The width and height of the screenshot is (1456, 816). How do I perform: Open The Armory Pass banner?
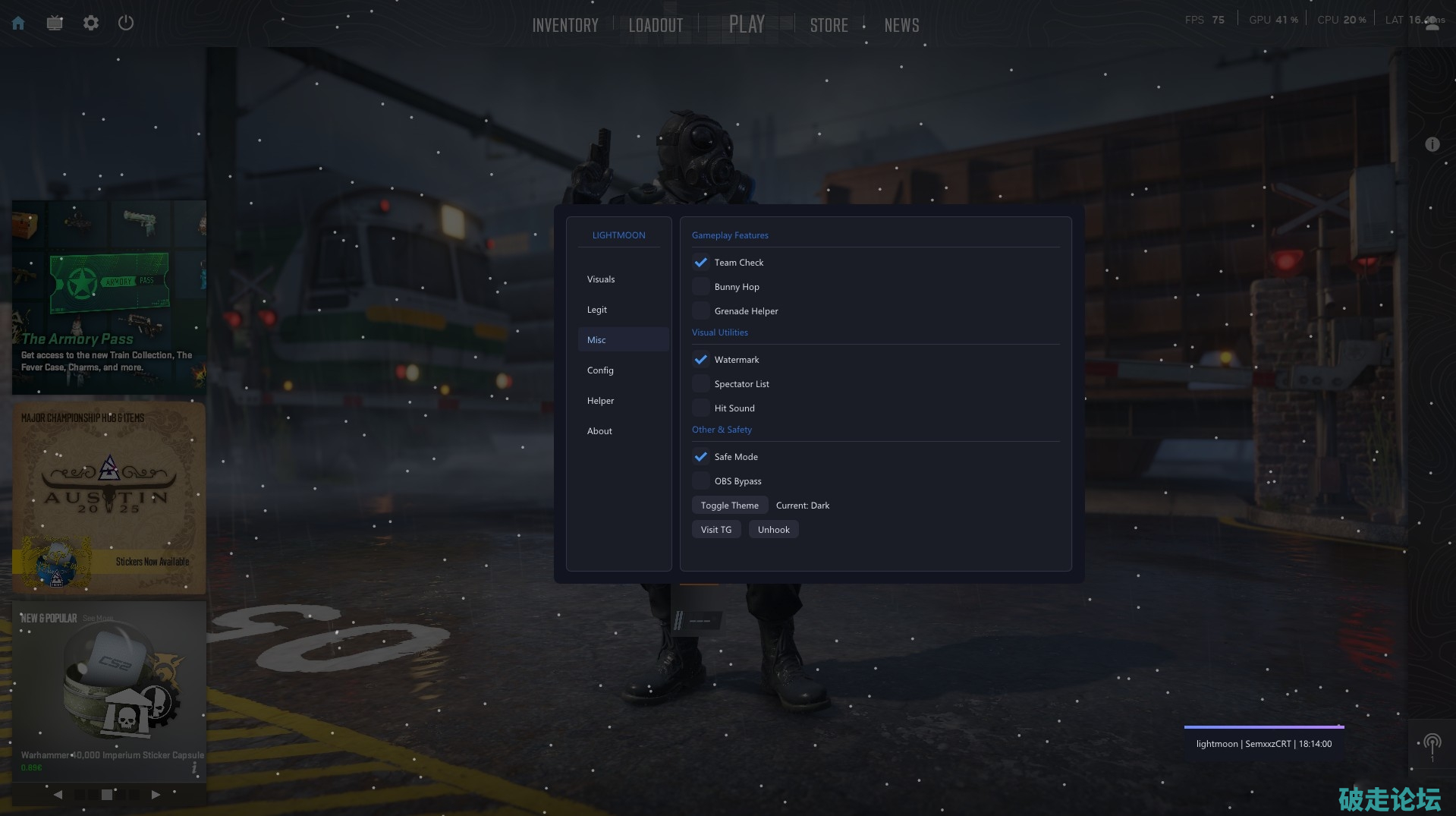pos(109,298)
